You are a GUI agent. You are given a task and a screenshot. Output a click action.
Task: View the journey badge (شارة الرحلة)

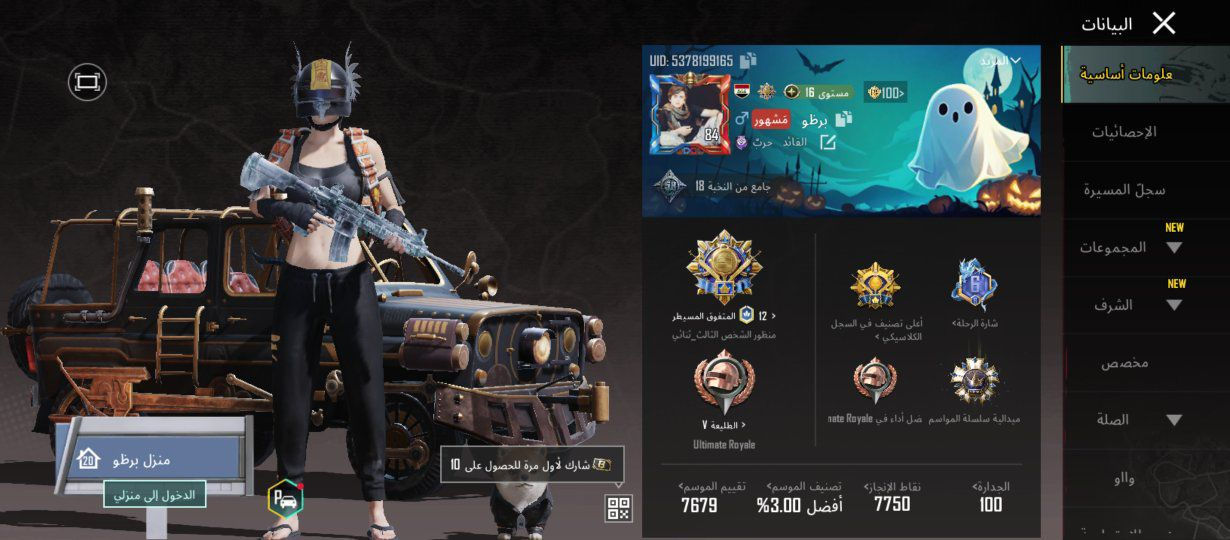click(975, 290)
